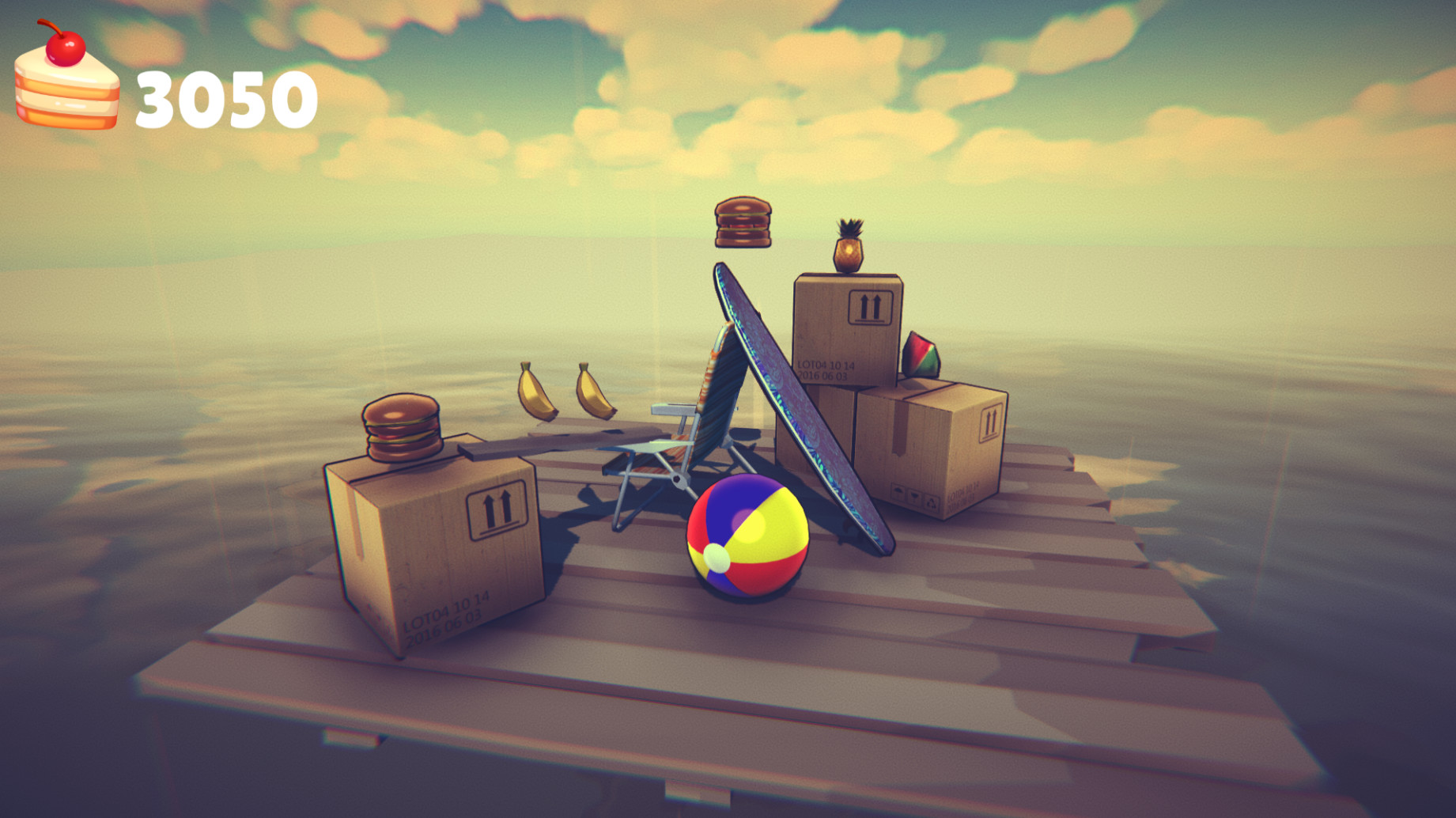Select the floating hamburger in the sky
Image resolution: width=1456 pixels, height=818 pixels.
(x=742, y=224)
